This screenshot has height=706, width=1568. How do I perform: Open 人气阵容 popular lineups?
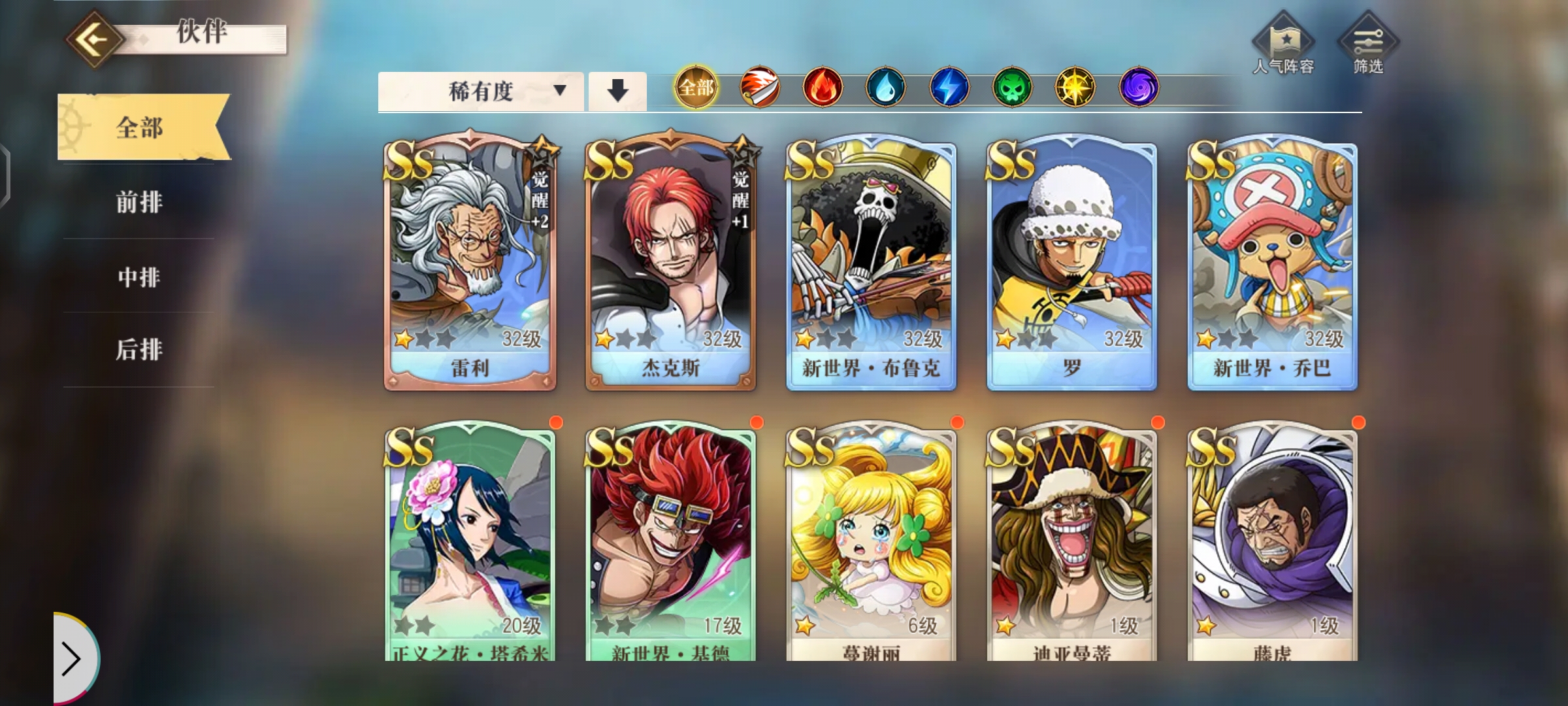(1283, 46)
